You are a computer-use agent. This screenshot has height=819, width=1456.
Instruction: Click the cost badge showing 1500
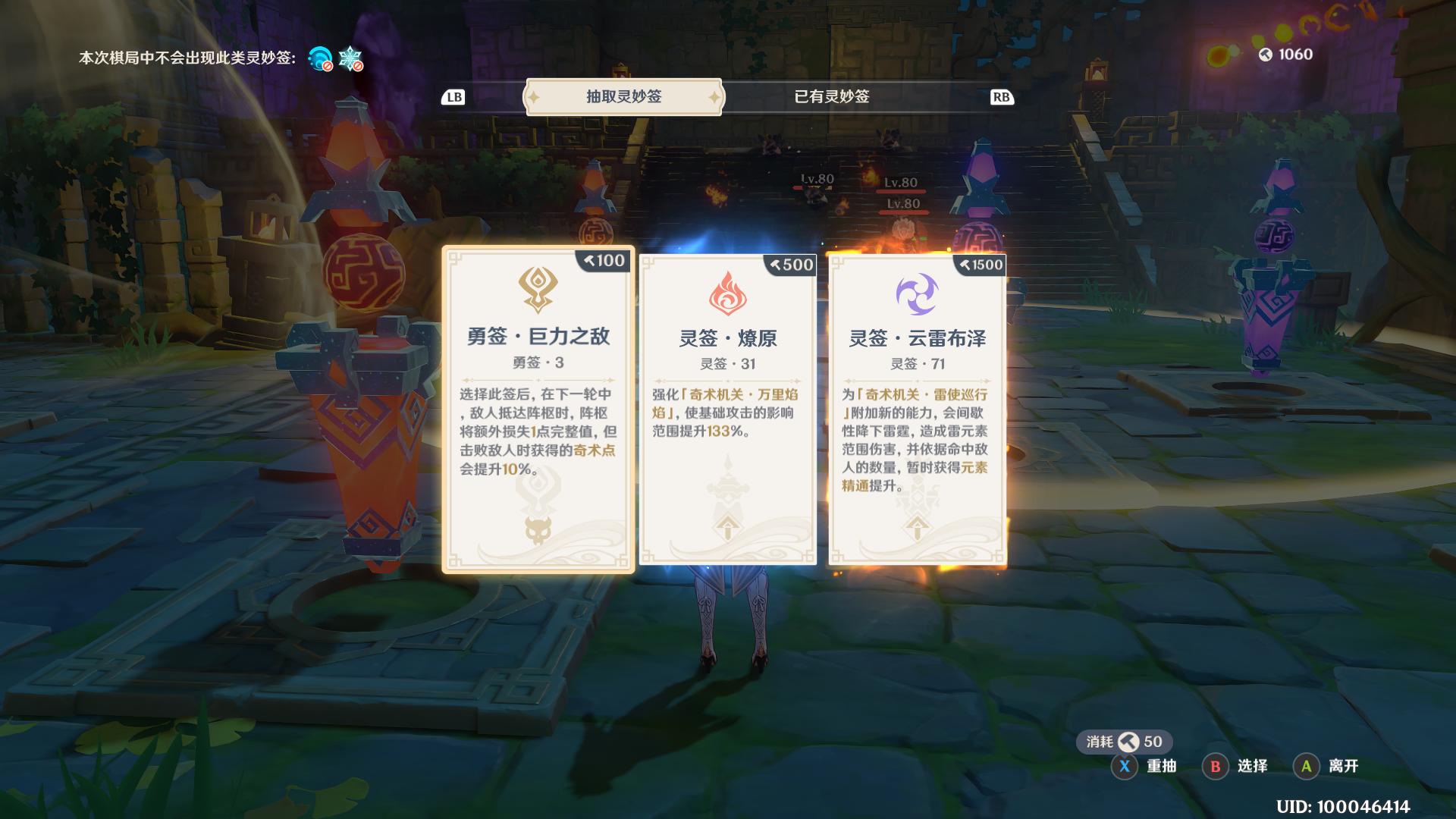point(979,265)
